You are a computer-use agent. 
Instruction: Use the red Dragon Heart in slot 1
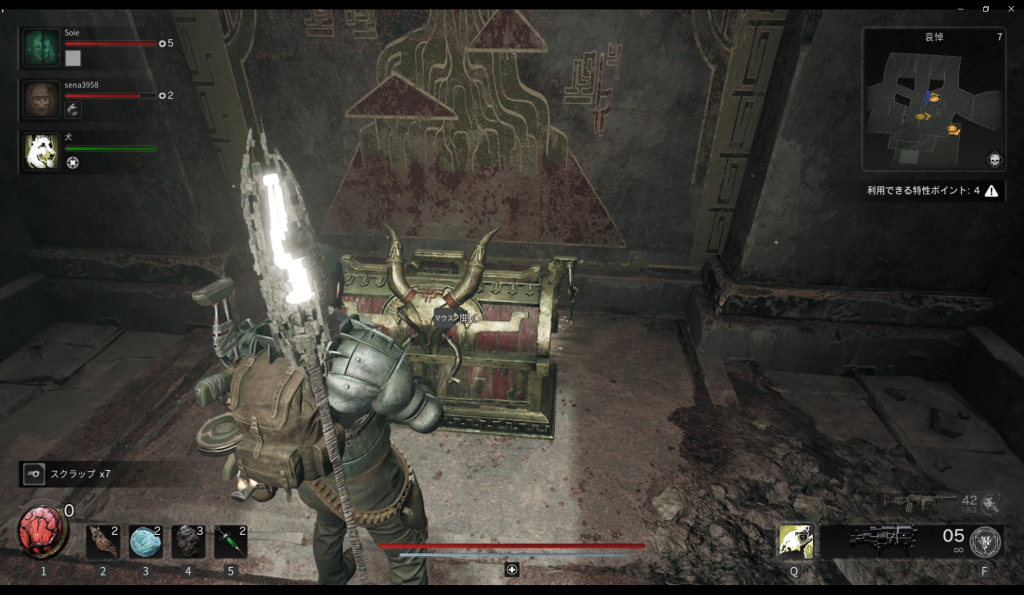[41, 531]
